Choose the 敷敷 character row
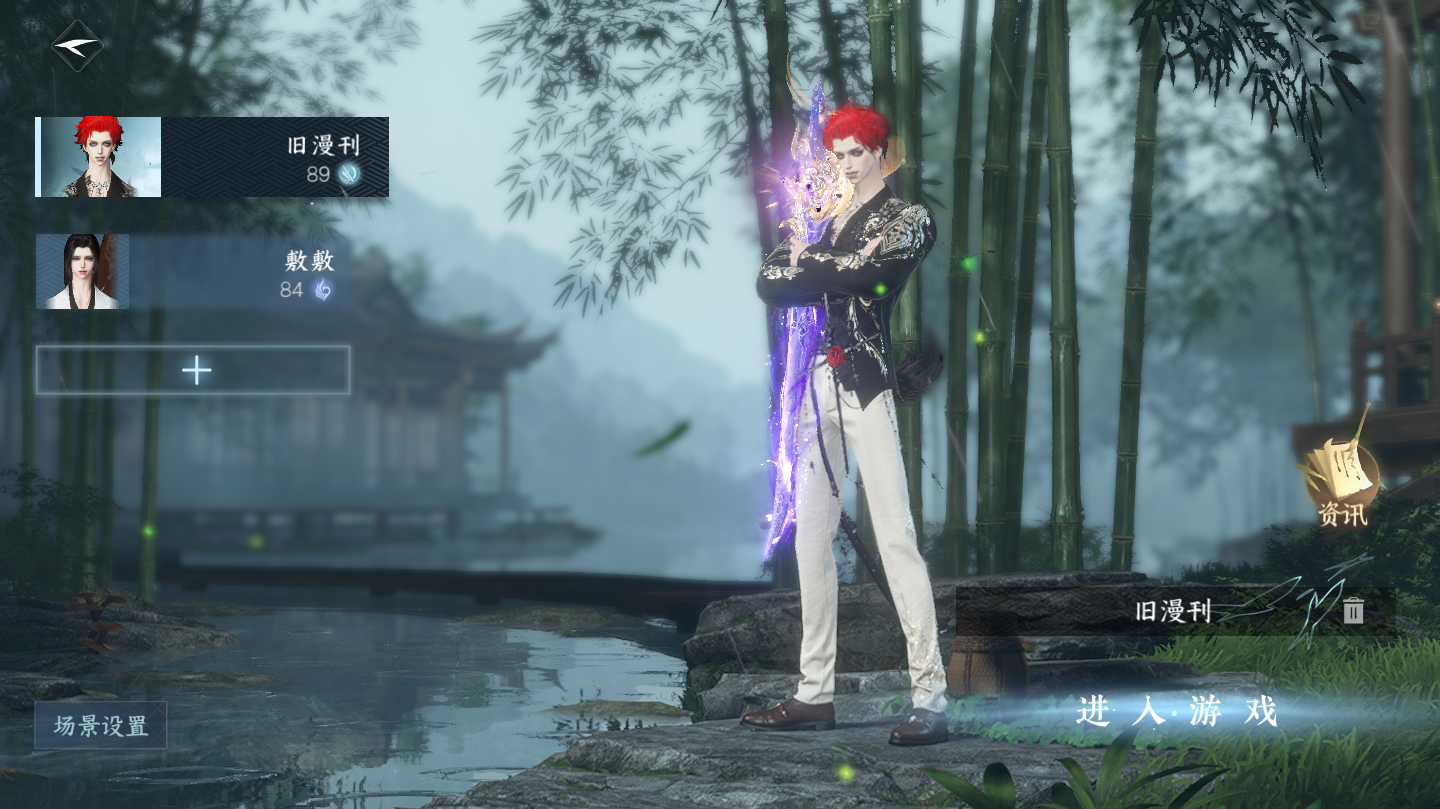The height and width of the screenshot is (809, 1440). pyautogui.click(x=190, y=273)
